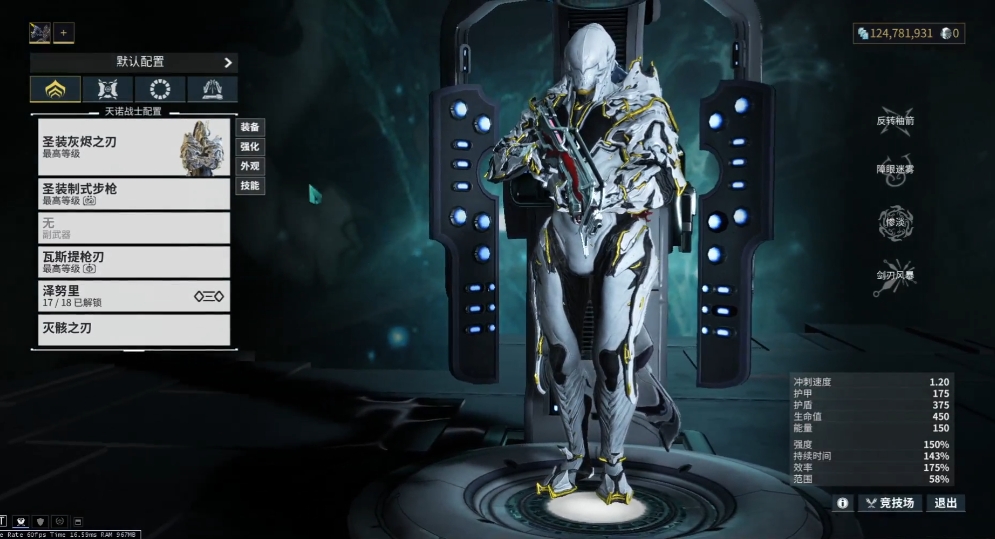Click the 装备 equip button

pos(250,127)
